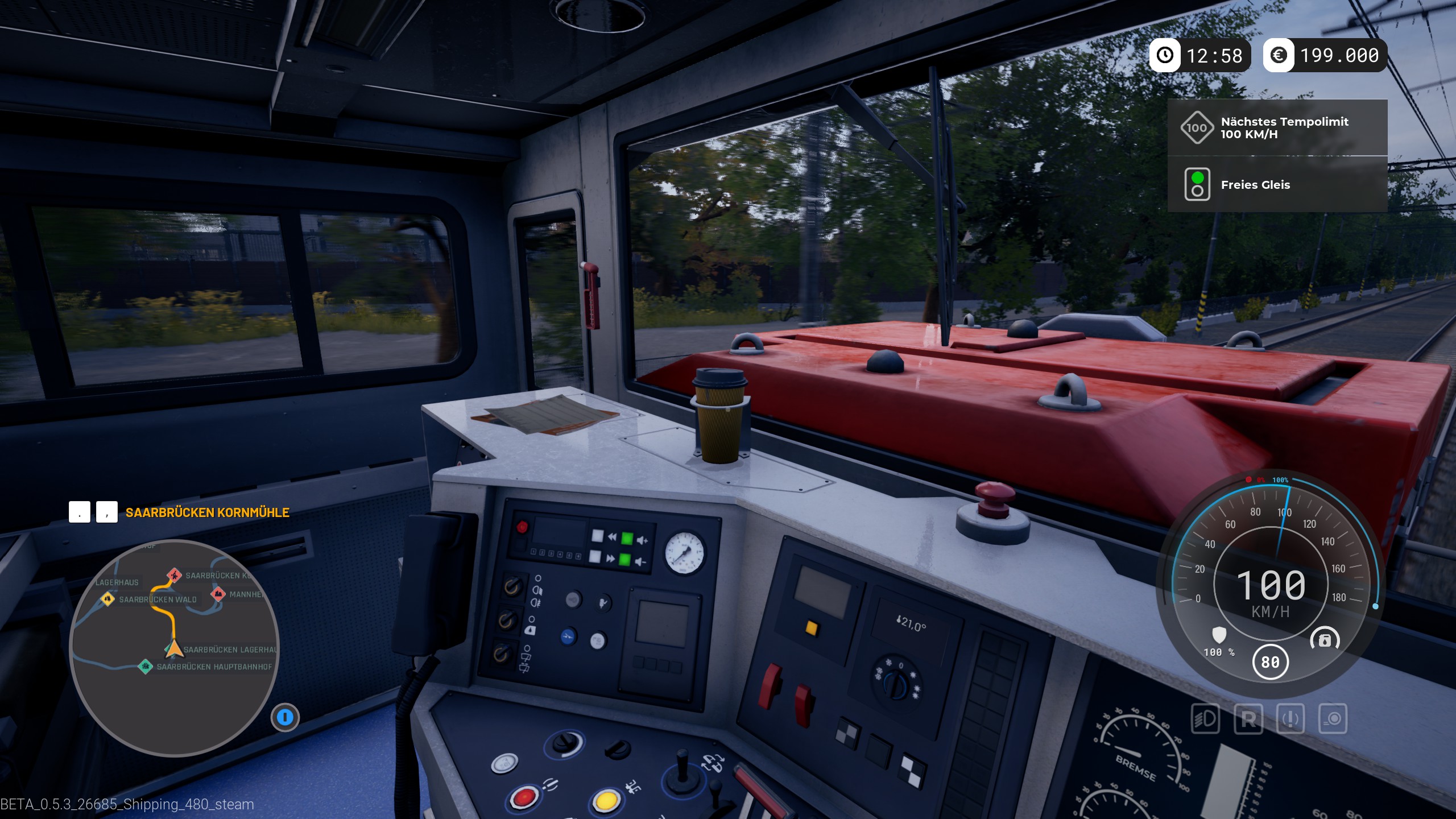Toggle the headlights indicator icon

[x=1205, y=719]
